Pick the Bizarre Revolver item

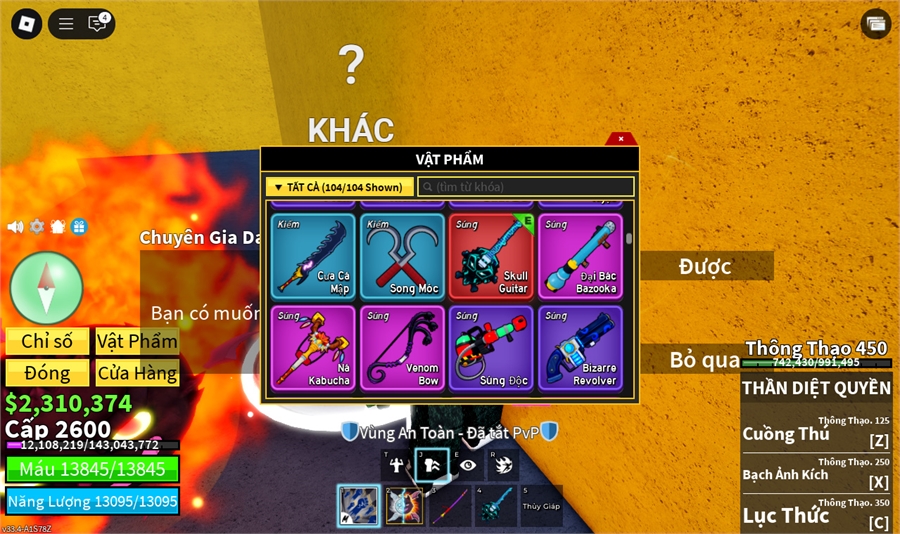click(580, 348)
